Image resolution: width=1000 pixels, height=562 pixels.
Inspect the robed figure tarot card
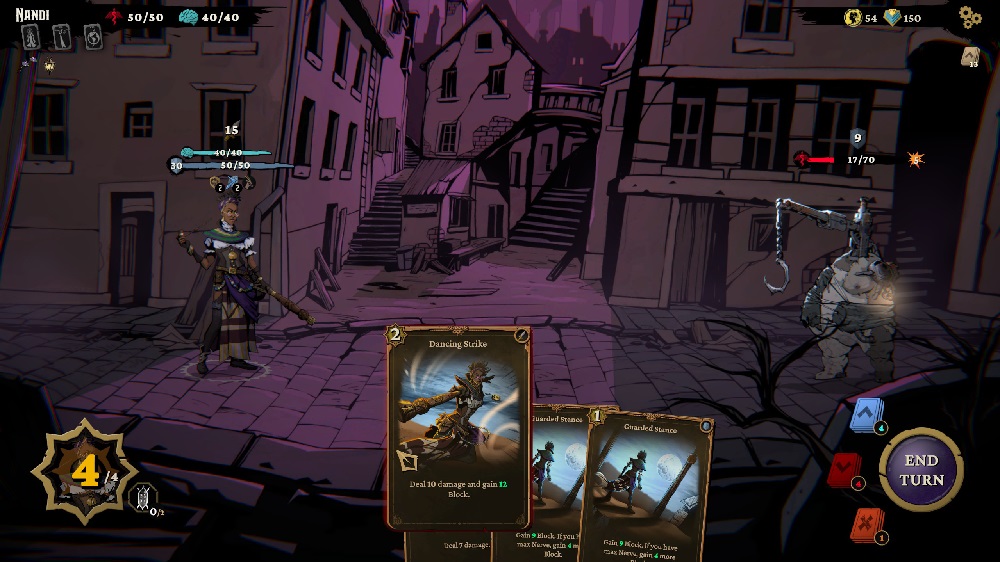tap(31, 37)
